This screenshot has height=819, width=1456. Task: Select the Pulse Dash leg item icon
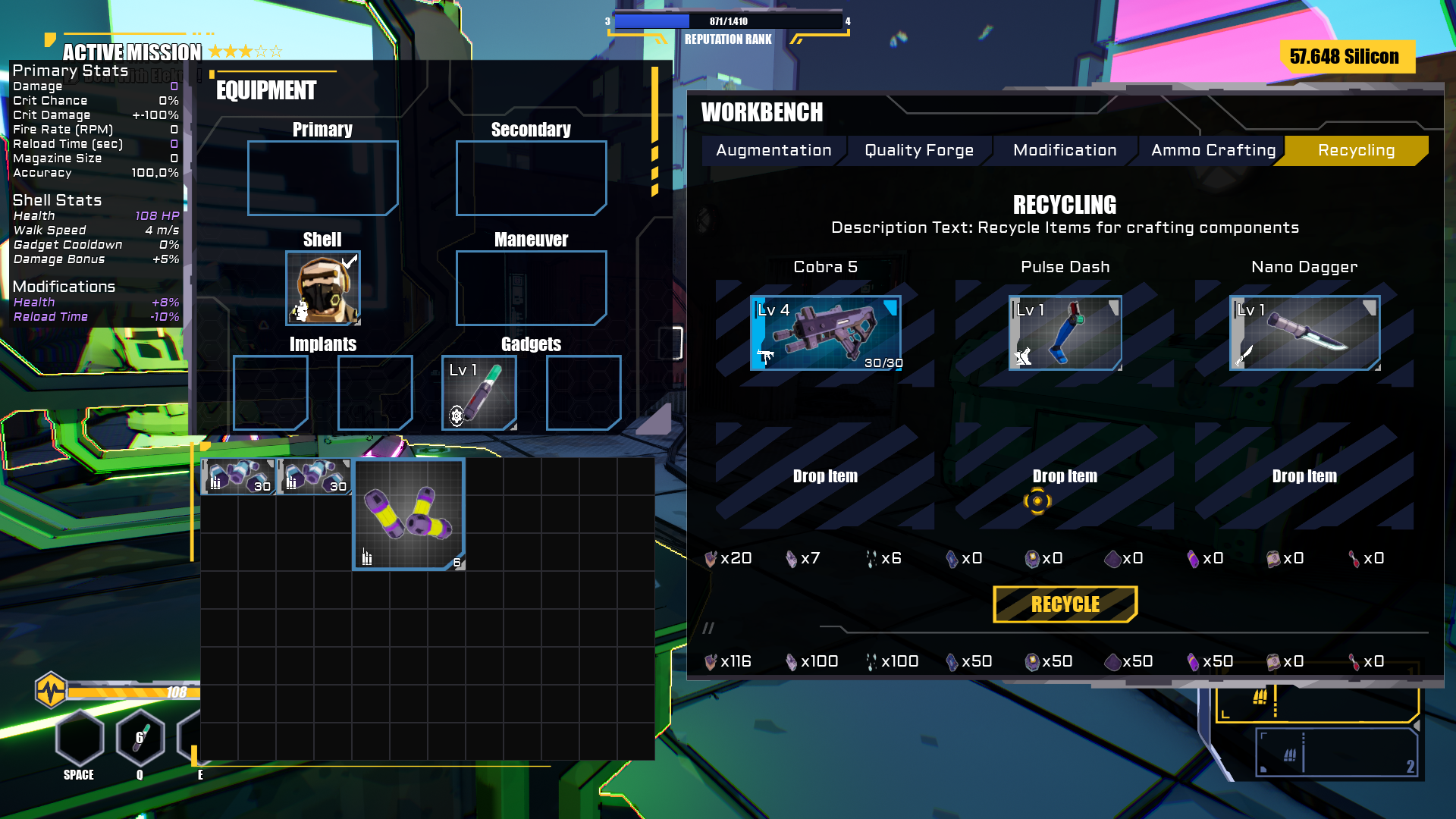tap(1065, 332)
